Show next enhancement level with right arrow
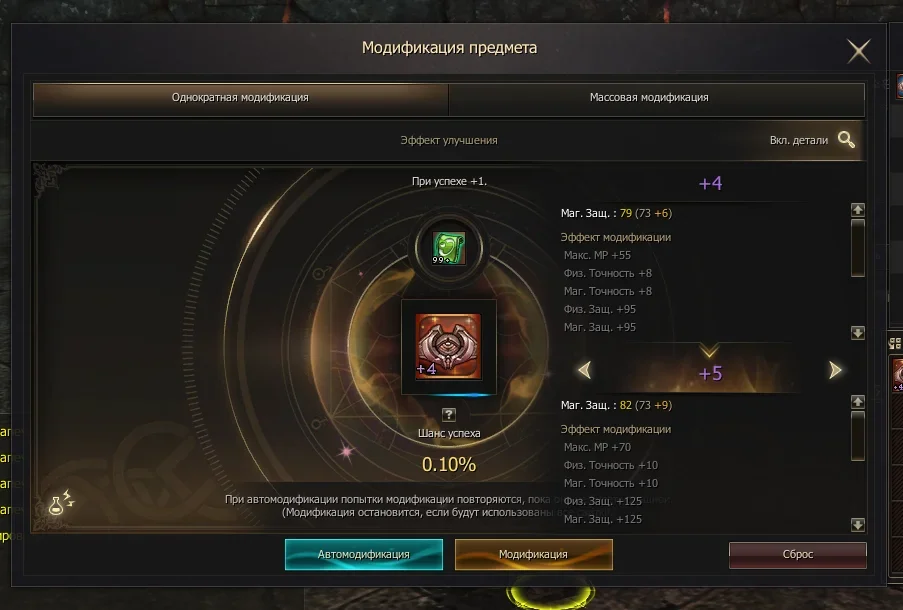Screen dimensions: 903x610 coord(836,370)
